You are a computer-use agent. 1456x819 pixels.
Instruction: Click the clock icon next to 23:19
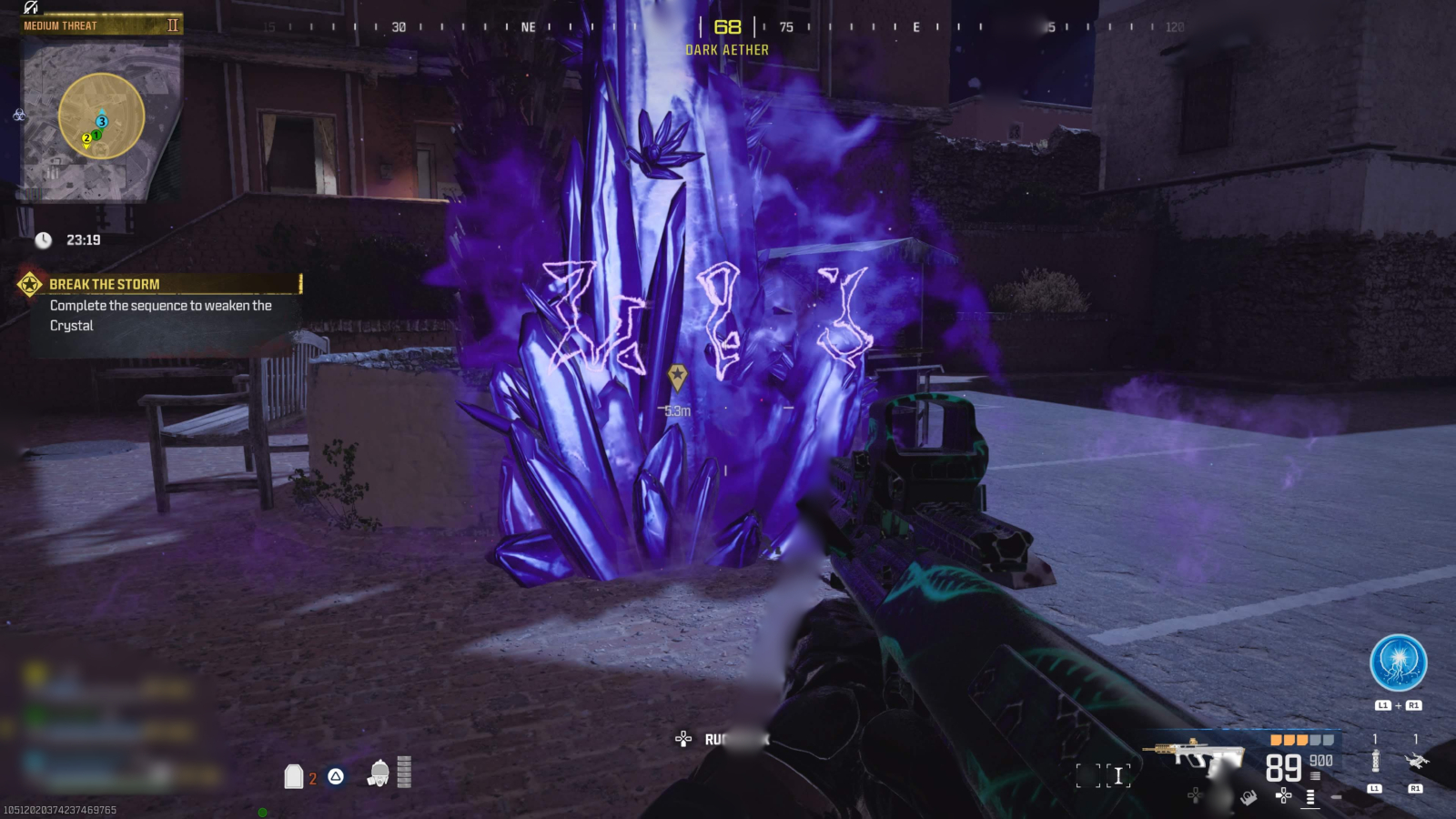coord(42,241)
